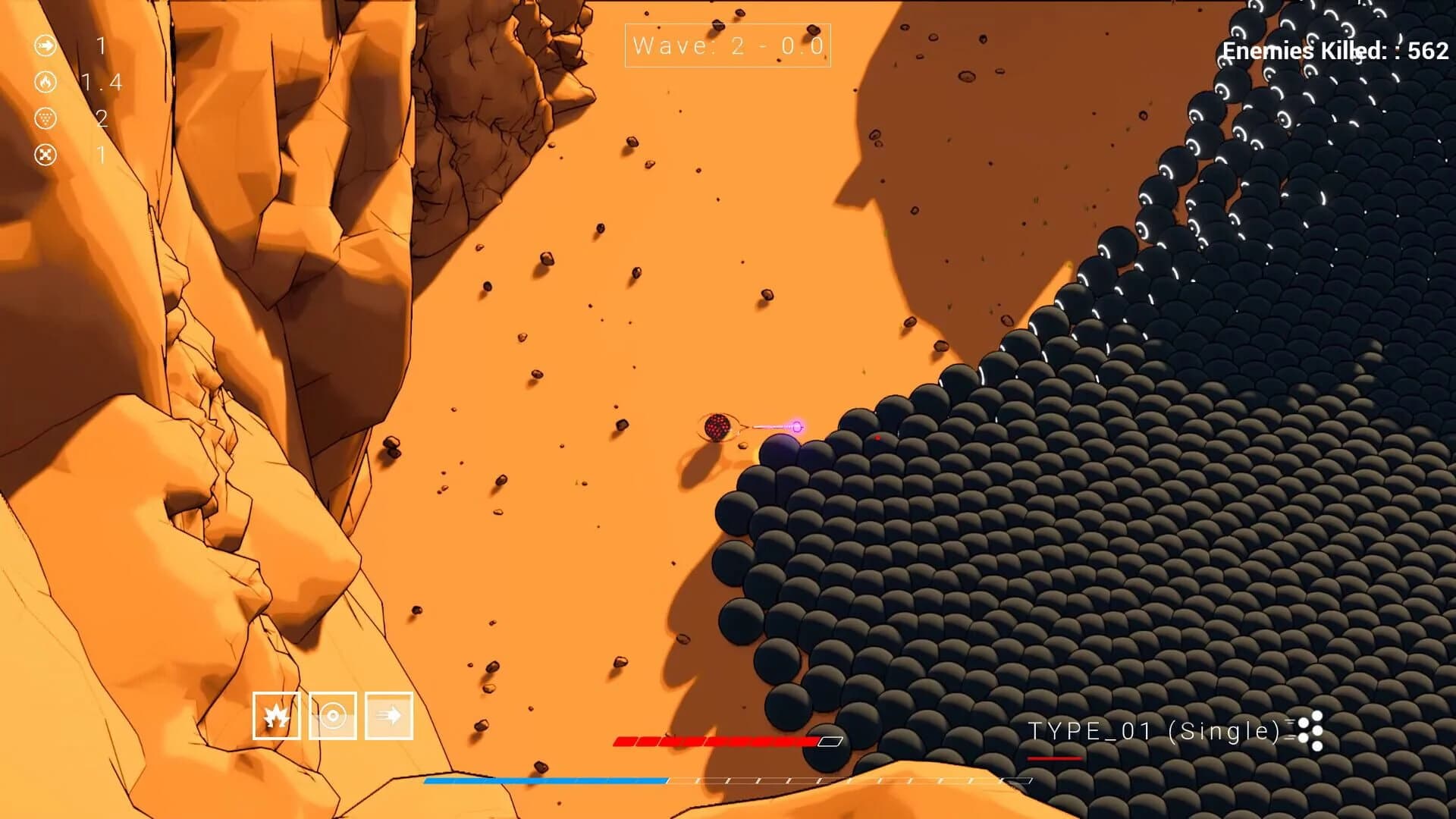Click the red marker on the enemy swarm

877,436
